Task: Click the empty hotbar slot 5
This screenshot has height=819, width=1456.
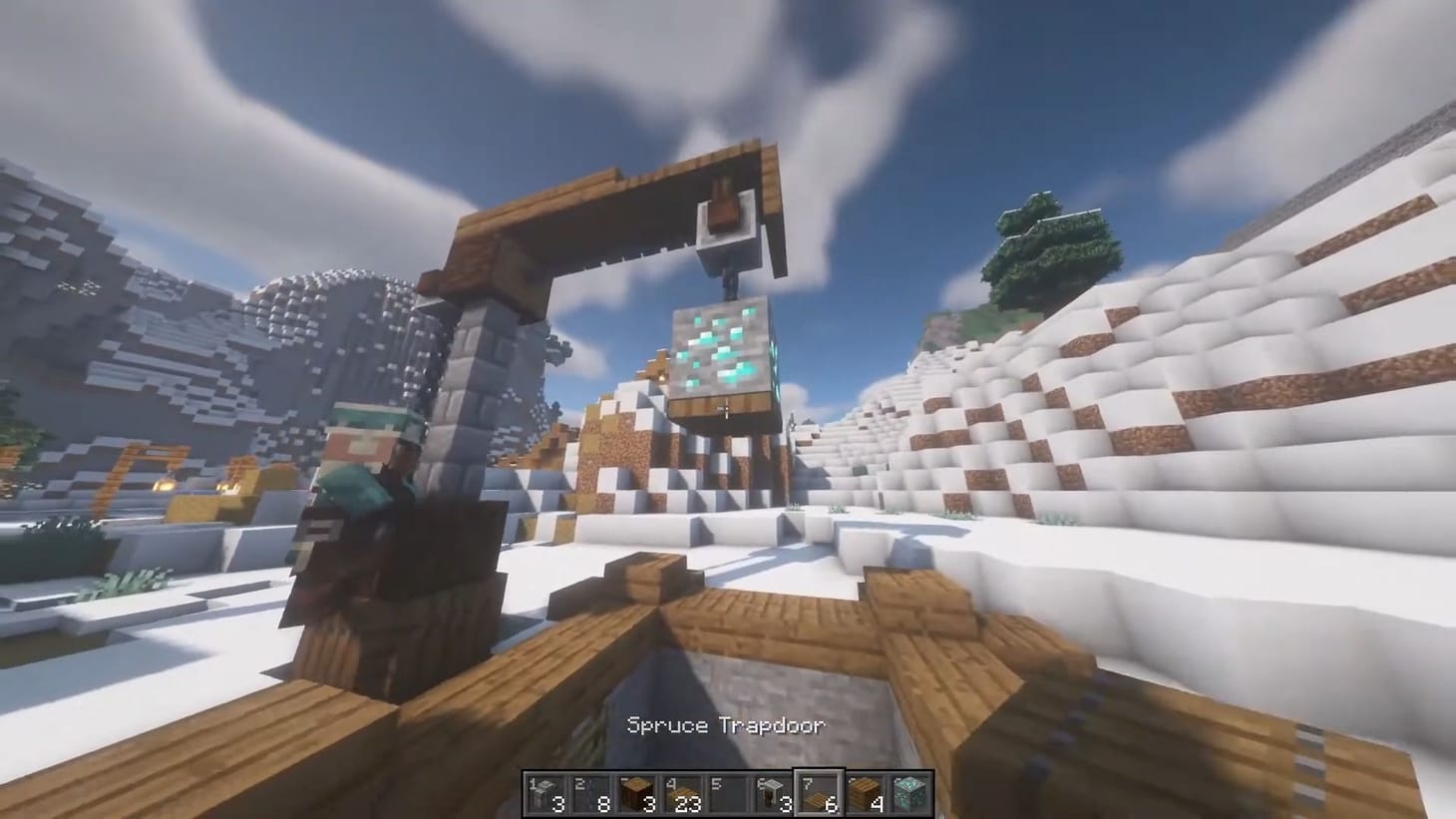Action: point(727,793)
